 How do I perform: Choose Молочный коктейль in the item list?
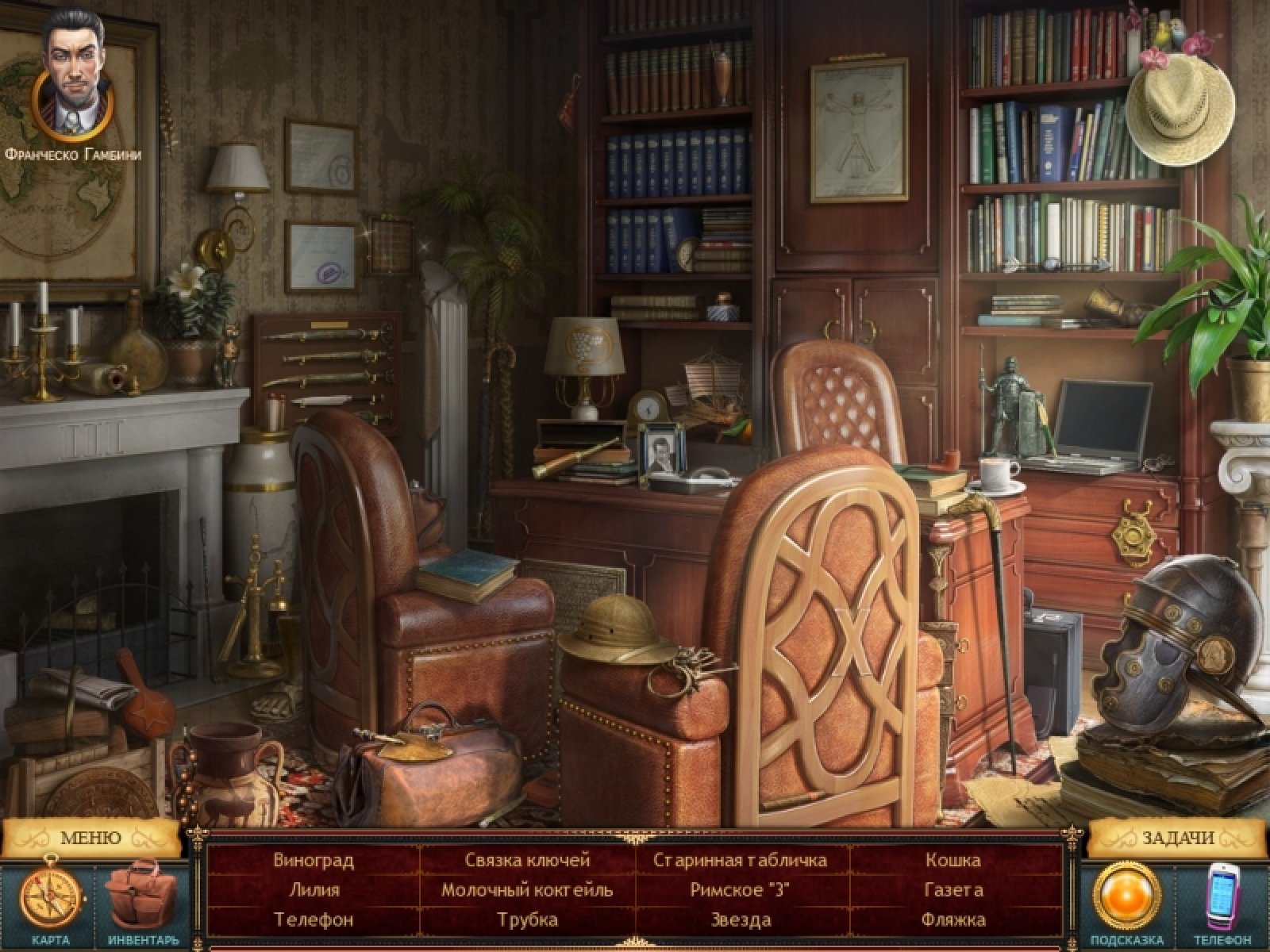point(527,890)
